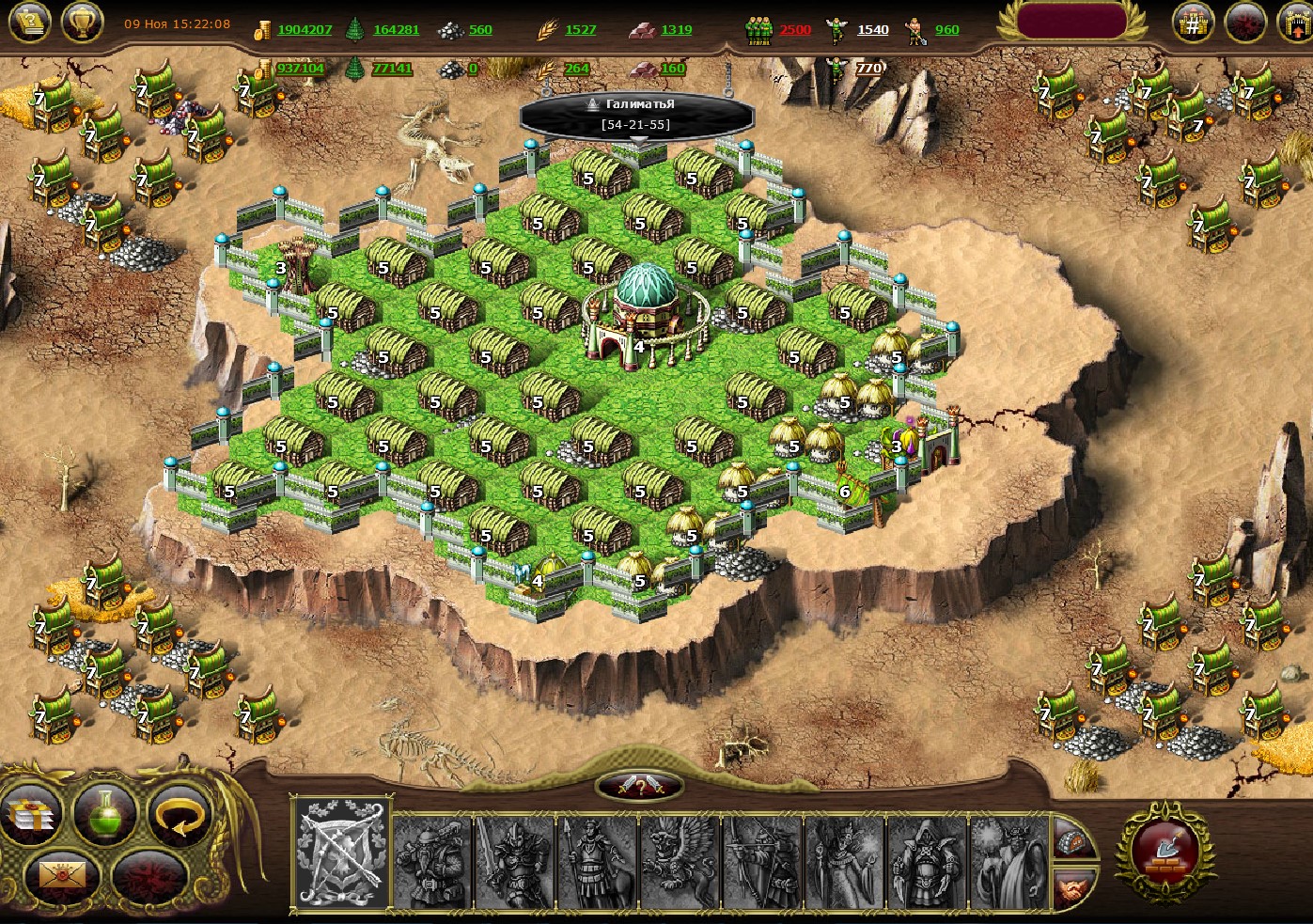The height and width of the screenshot is (924, 1313).
Task: Click the golden circular arrow button
Action: (x=179, y=816)
